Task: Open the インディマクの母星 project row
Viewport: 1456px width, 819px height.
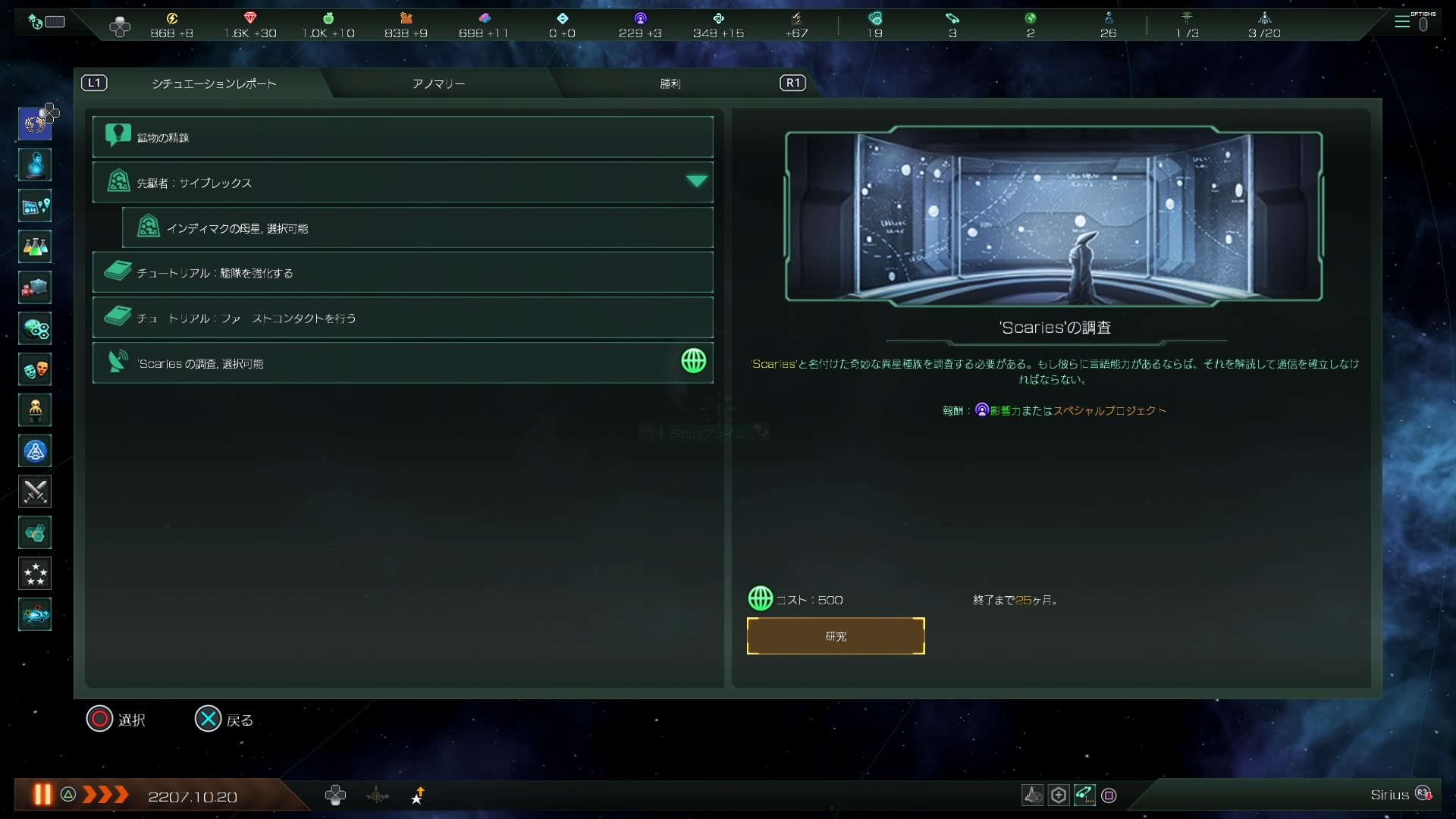Action: [417, 228]
